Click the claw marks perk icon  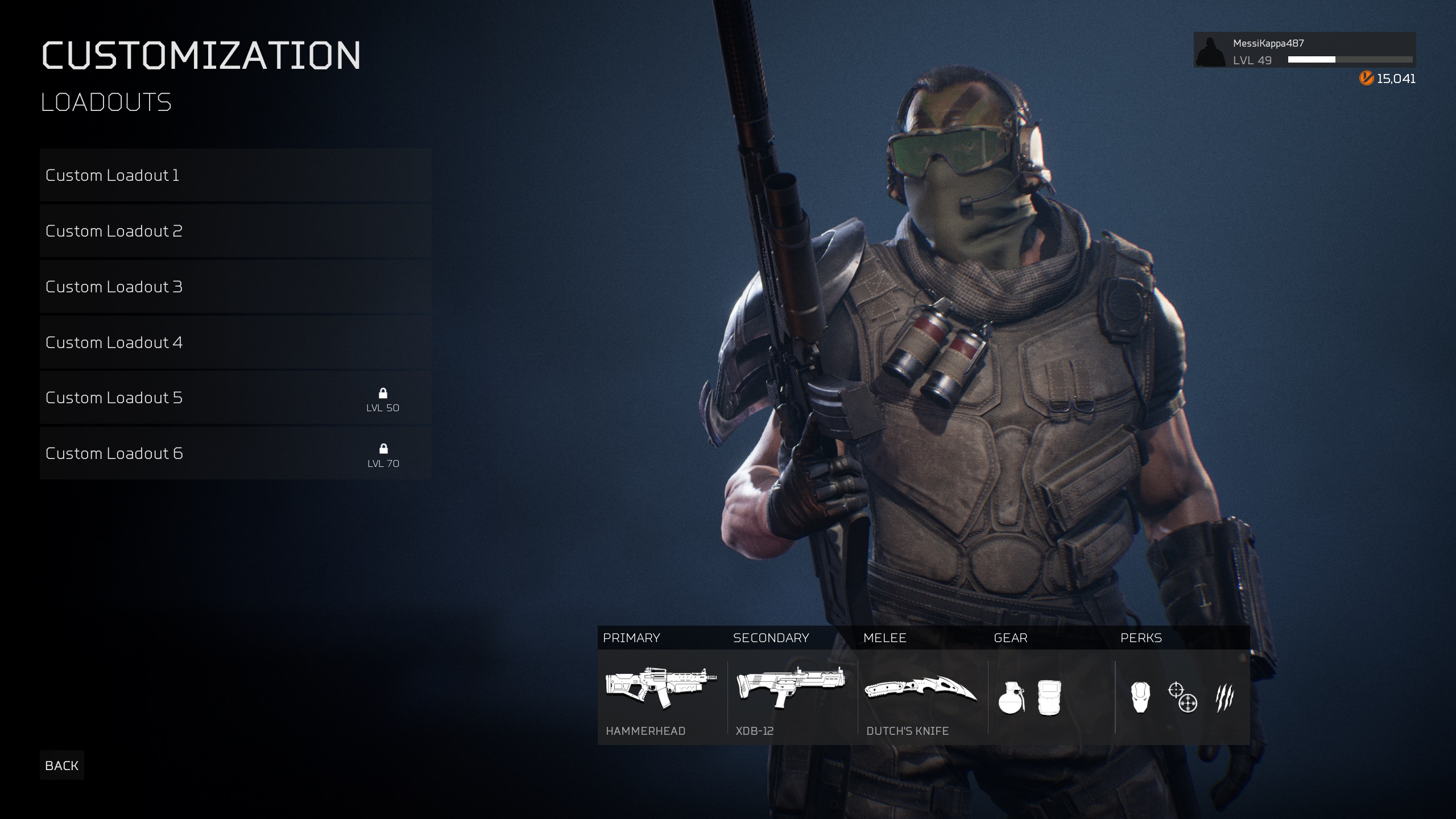(1225, 698)
